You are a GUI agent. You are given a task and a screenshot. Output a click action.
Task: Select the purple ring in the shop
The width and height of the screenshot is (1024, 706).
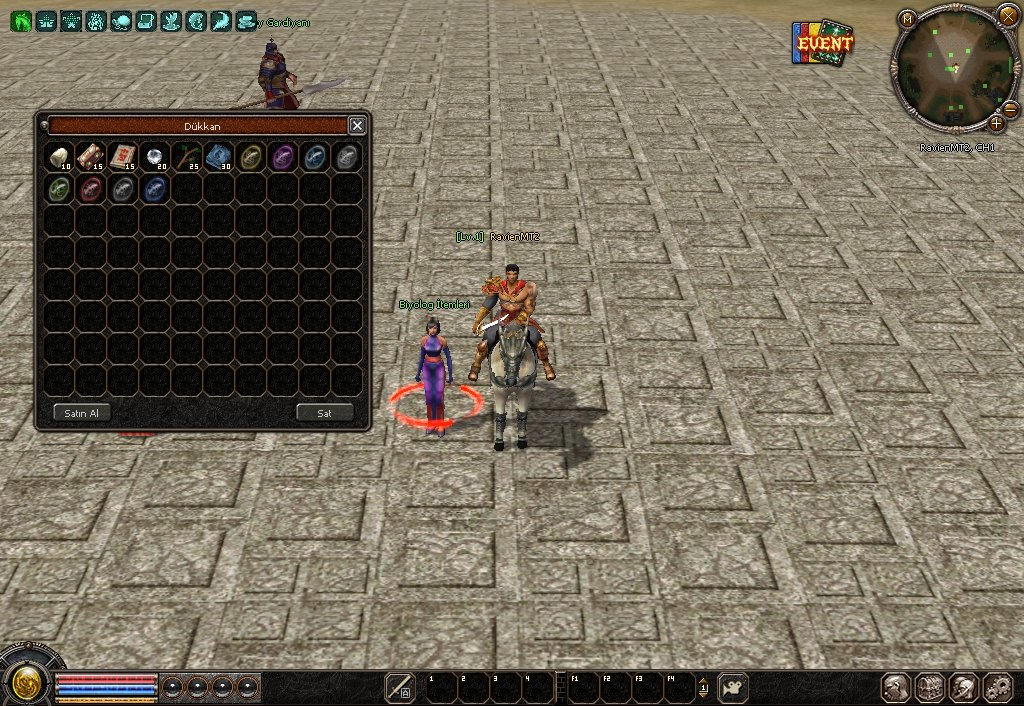click(283, 156)
